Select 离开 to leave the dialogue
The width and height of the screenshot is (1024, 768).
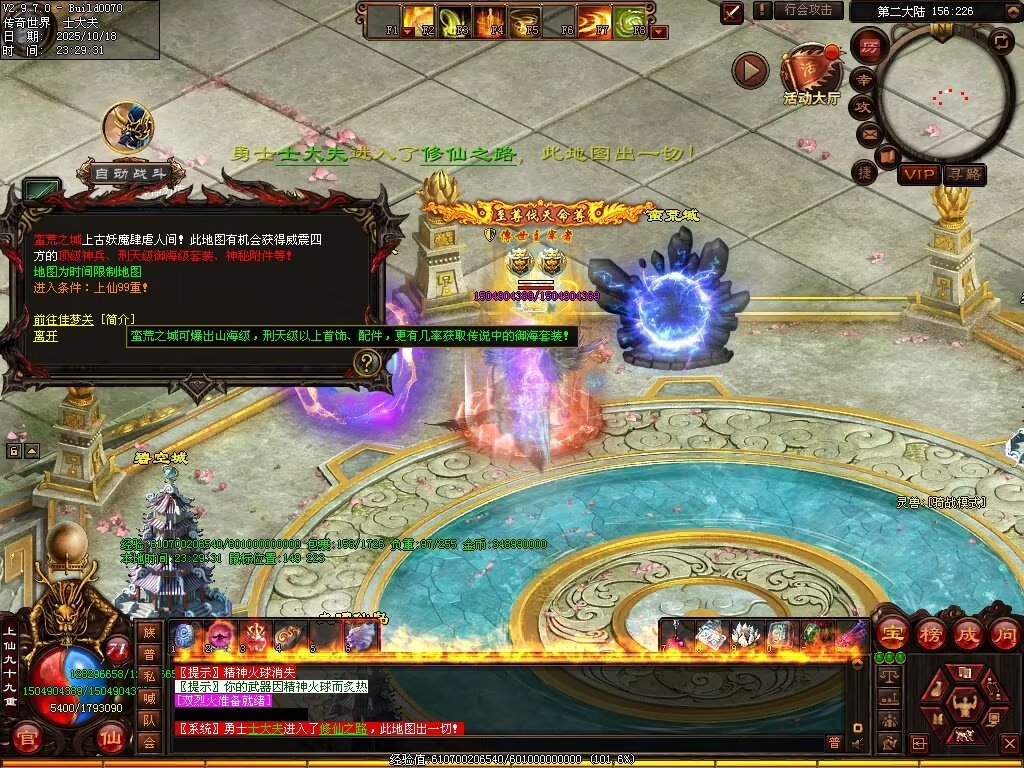[x=45, y=336]
